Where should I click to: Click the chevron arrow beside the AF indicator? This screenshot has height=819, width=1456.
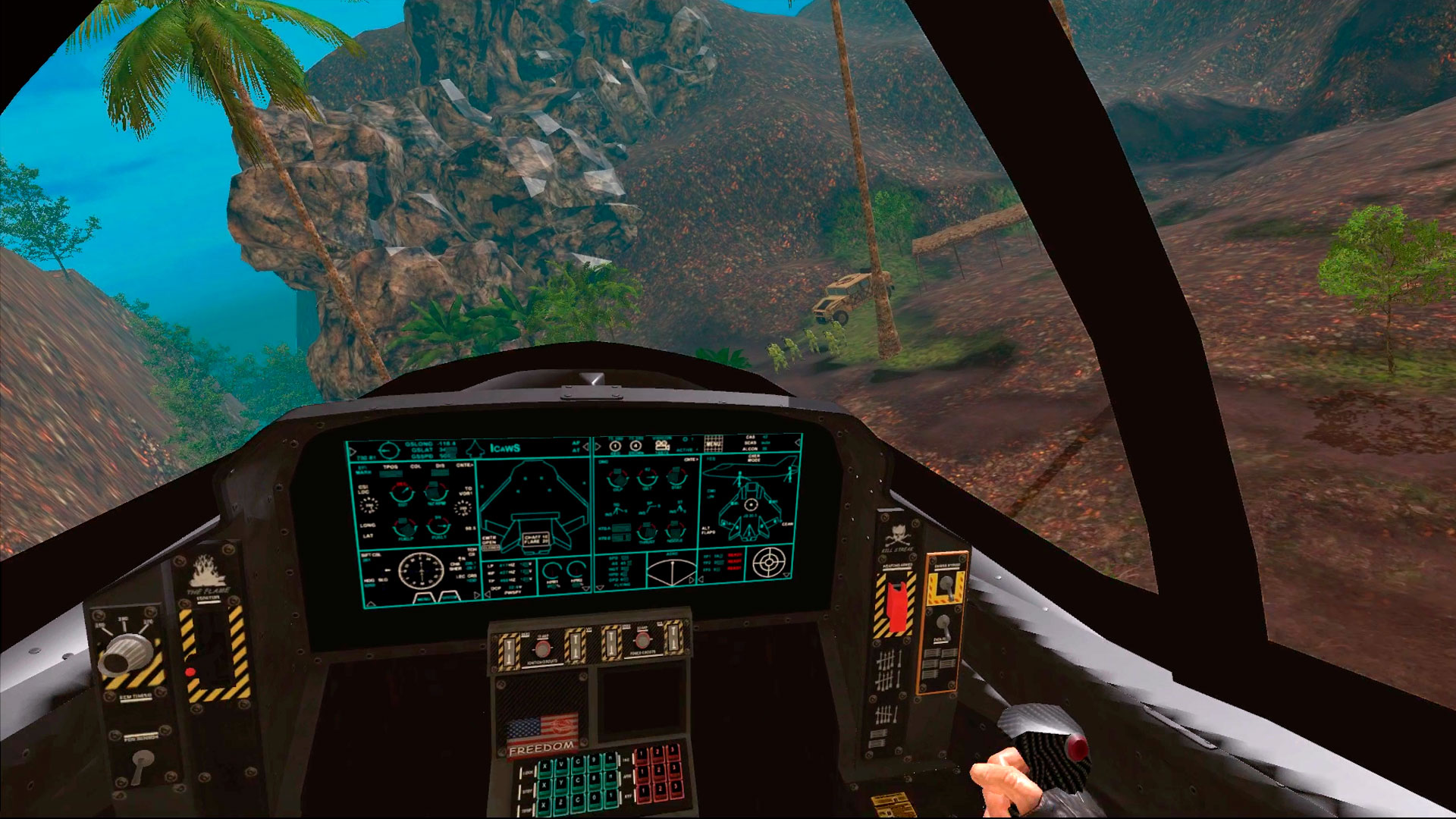point(586,446)
